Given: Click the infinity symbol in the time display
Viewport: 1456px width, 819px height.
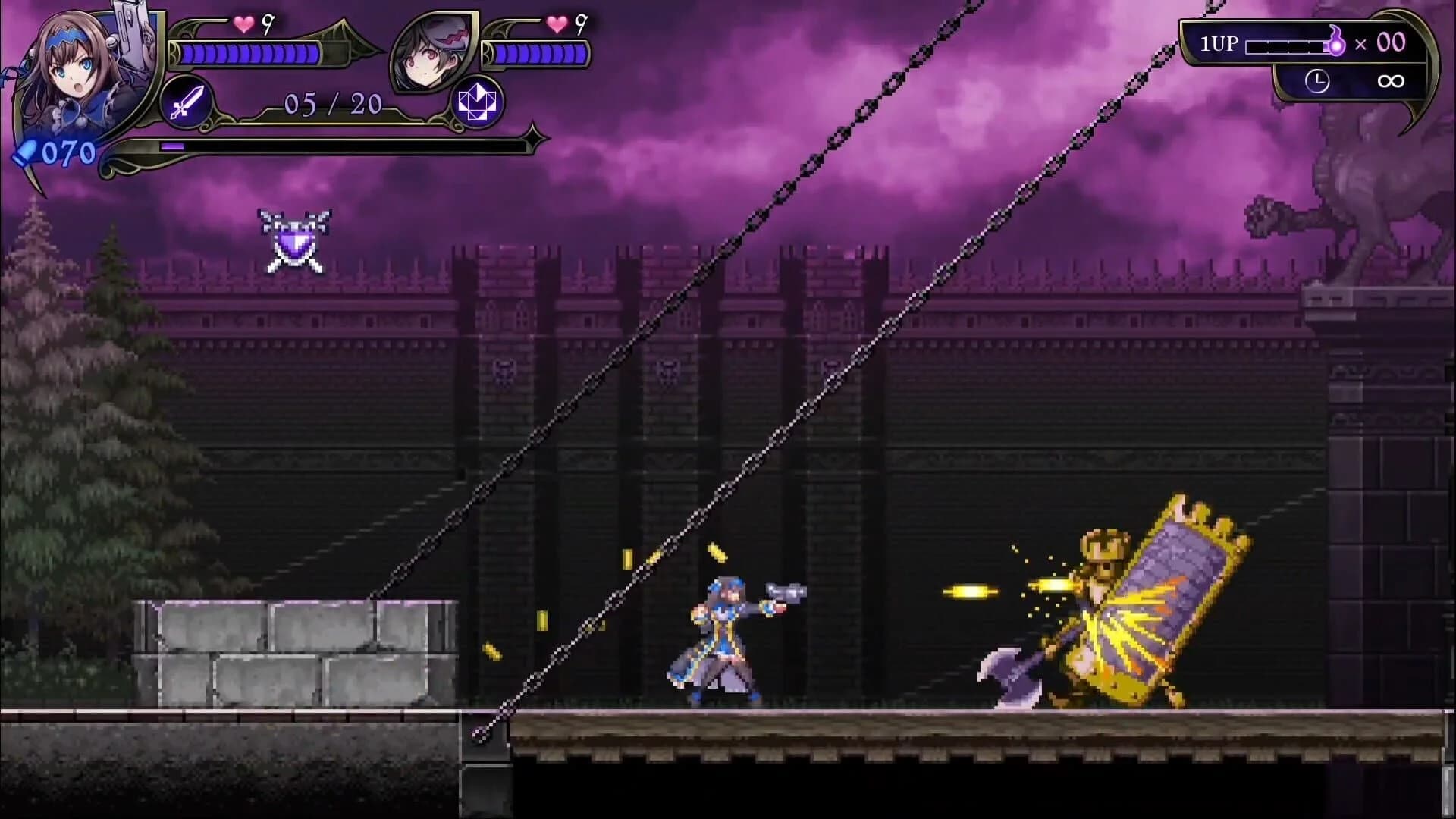Looking at the screenshot, I should 1392,80.
